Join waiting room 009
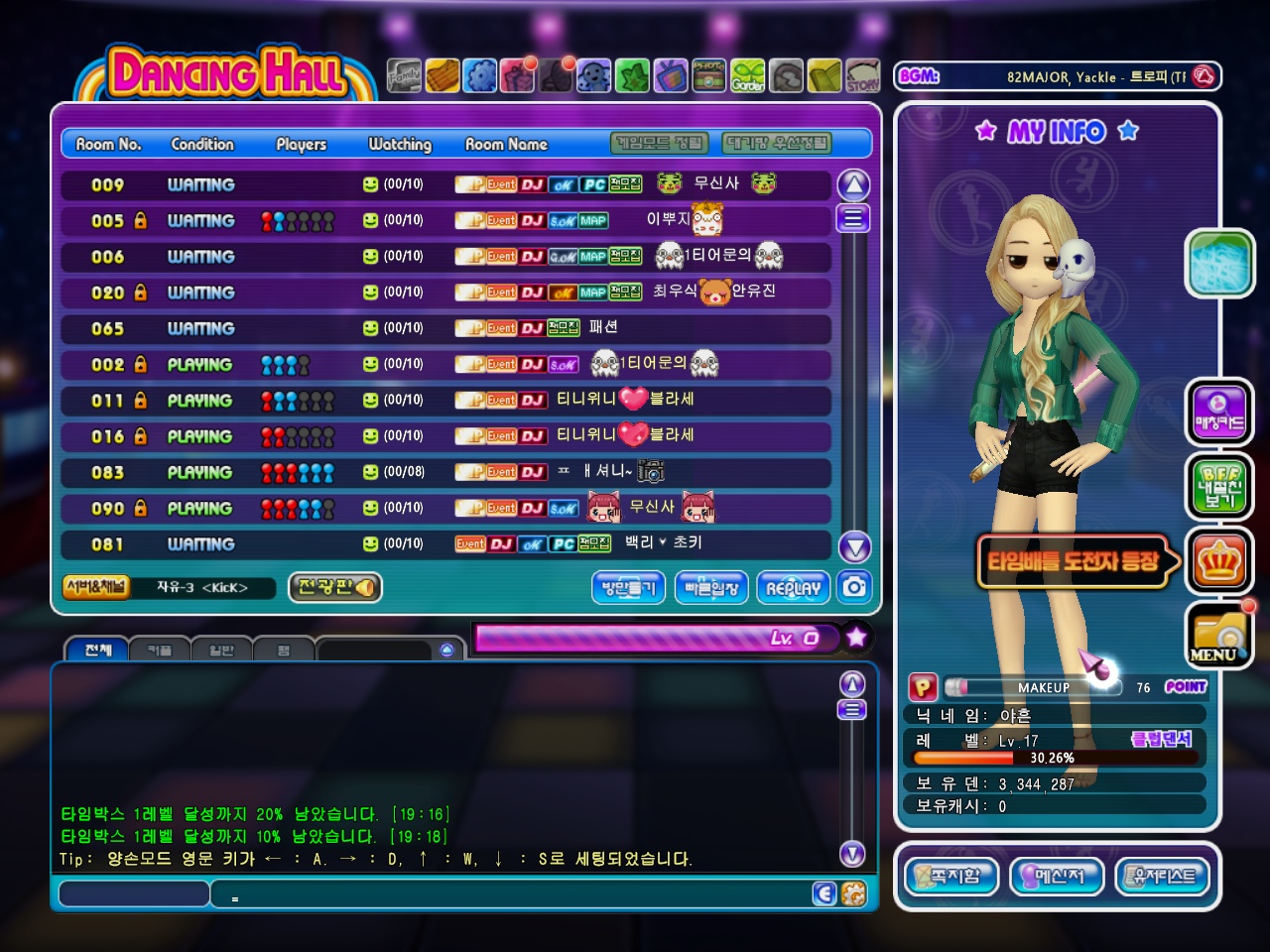Viewport: 1270px width, 952px height. tap(445, 184)
